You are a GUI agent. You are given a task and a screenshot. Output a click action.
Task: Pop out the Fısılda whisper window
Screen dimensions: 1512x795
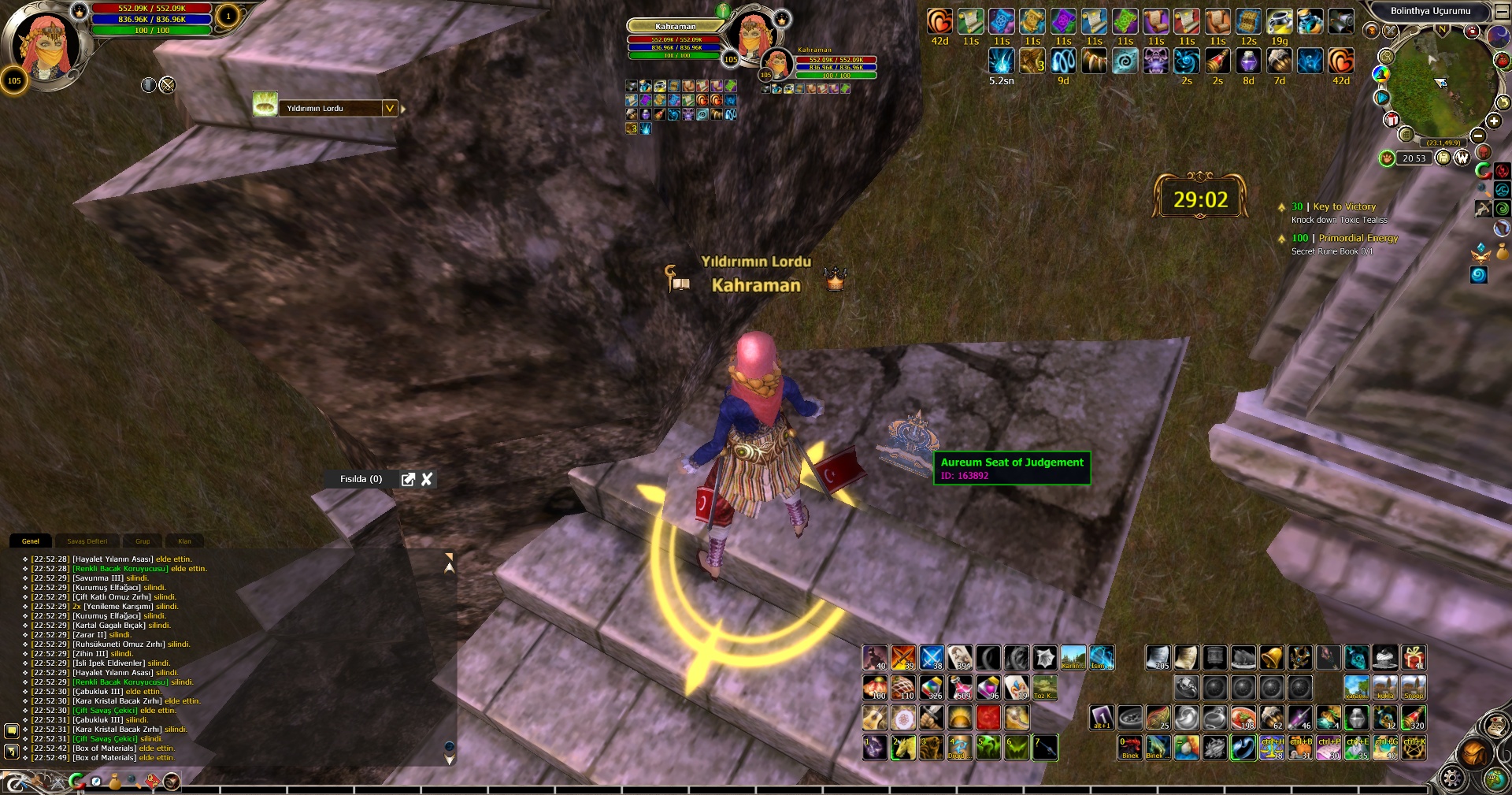point(408,479)
